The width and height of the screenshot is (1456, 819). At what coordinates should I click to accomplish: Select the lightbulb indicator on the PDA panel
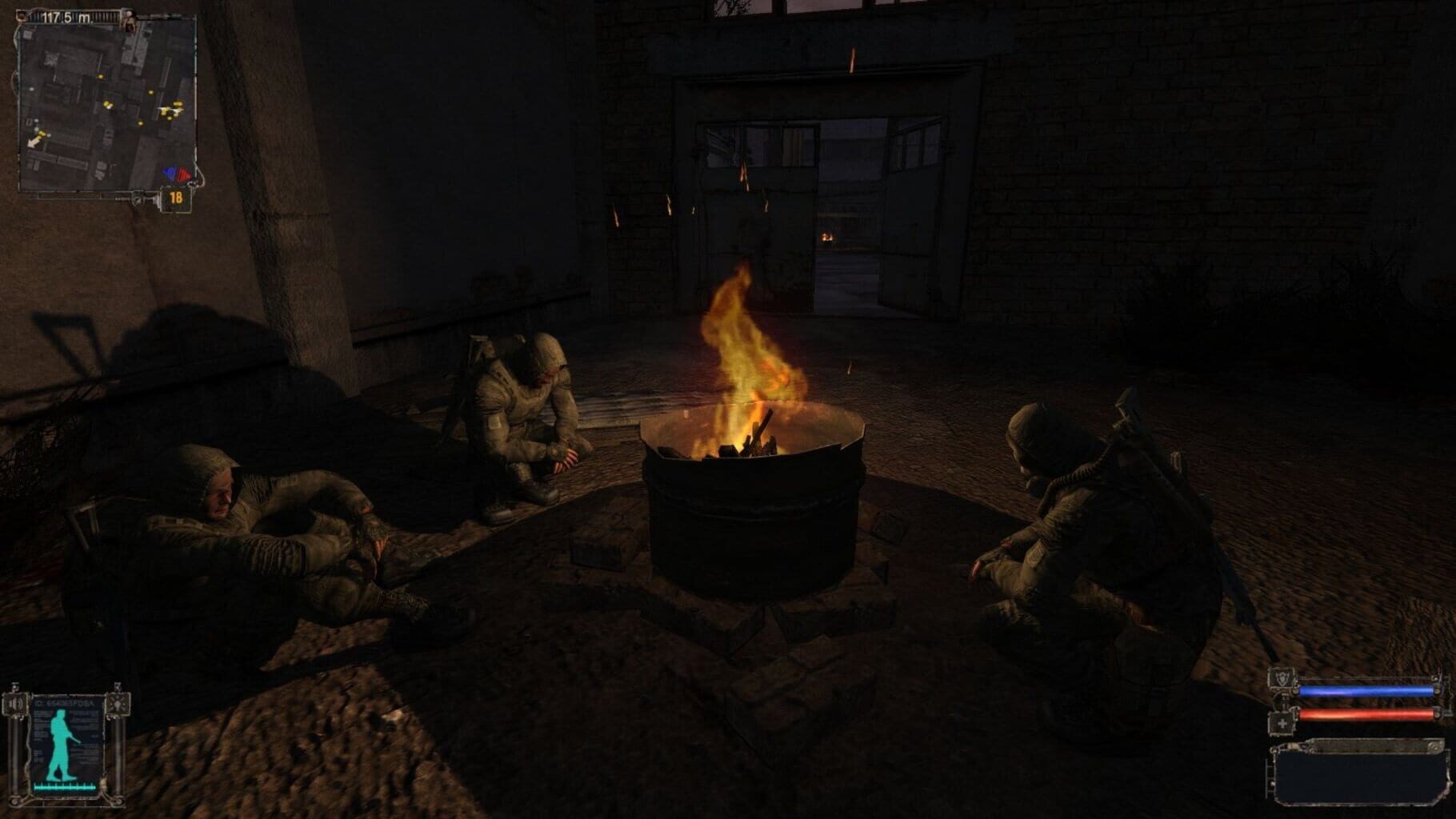point(118,704)
